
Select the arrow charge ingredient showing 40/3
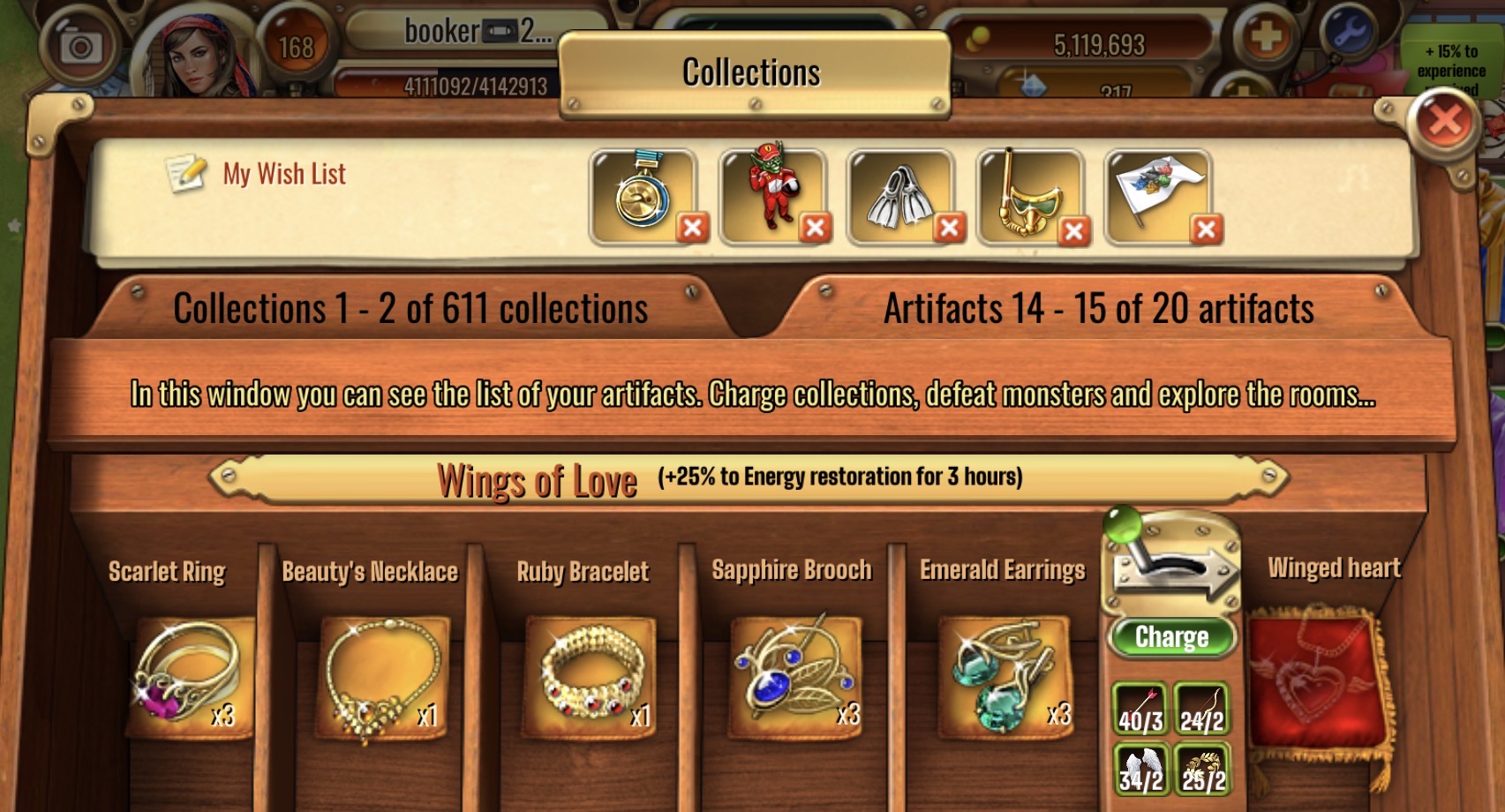1140,709
